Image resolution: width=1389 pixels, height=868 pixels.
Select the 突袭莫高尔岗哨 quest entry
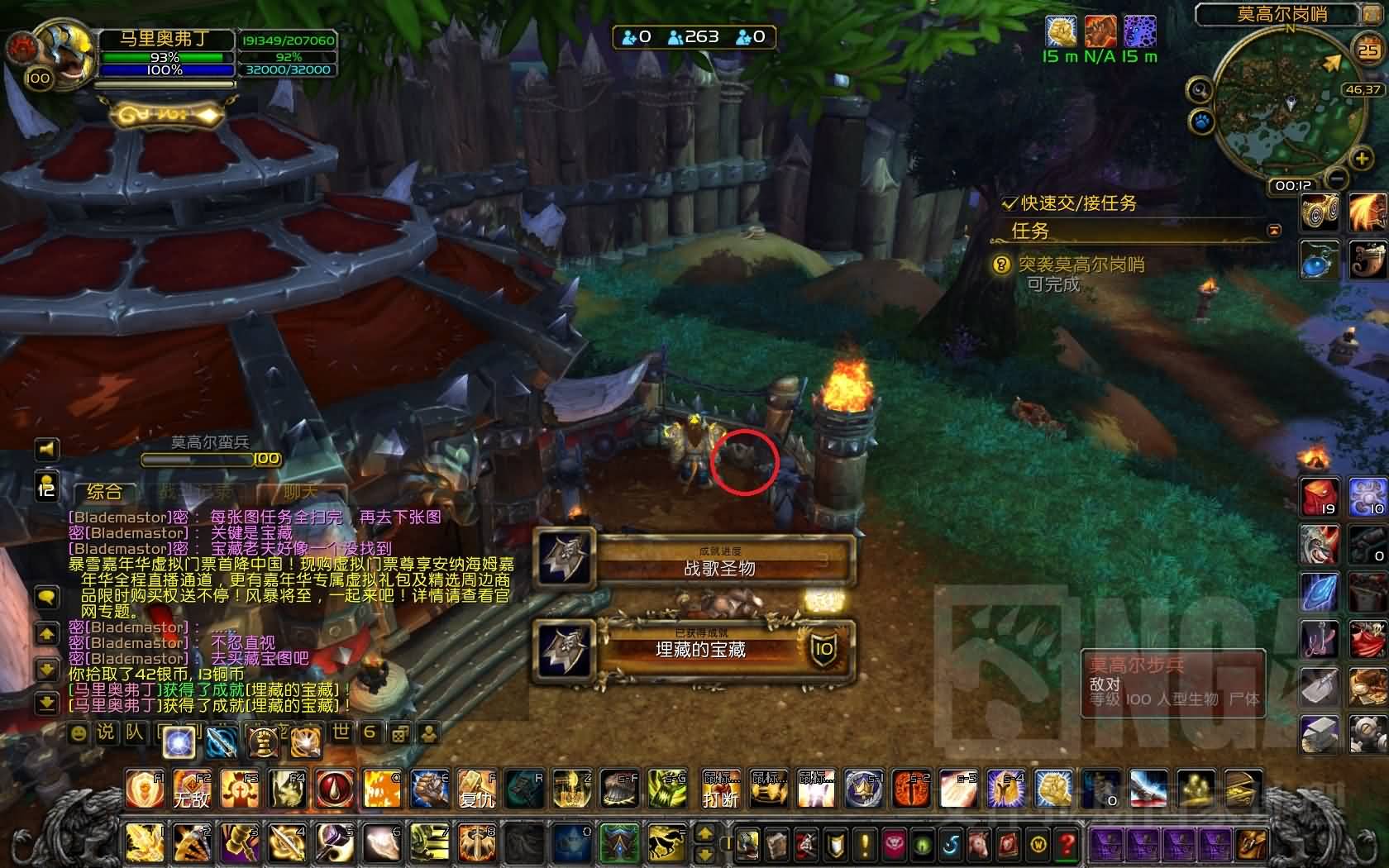1081,265
